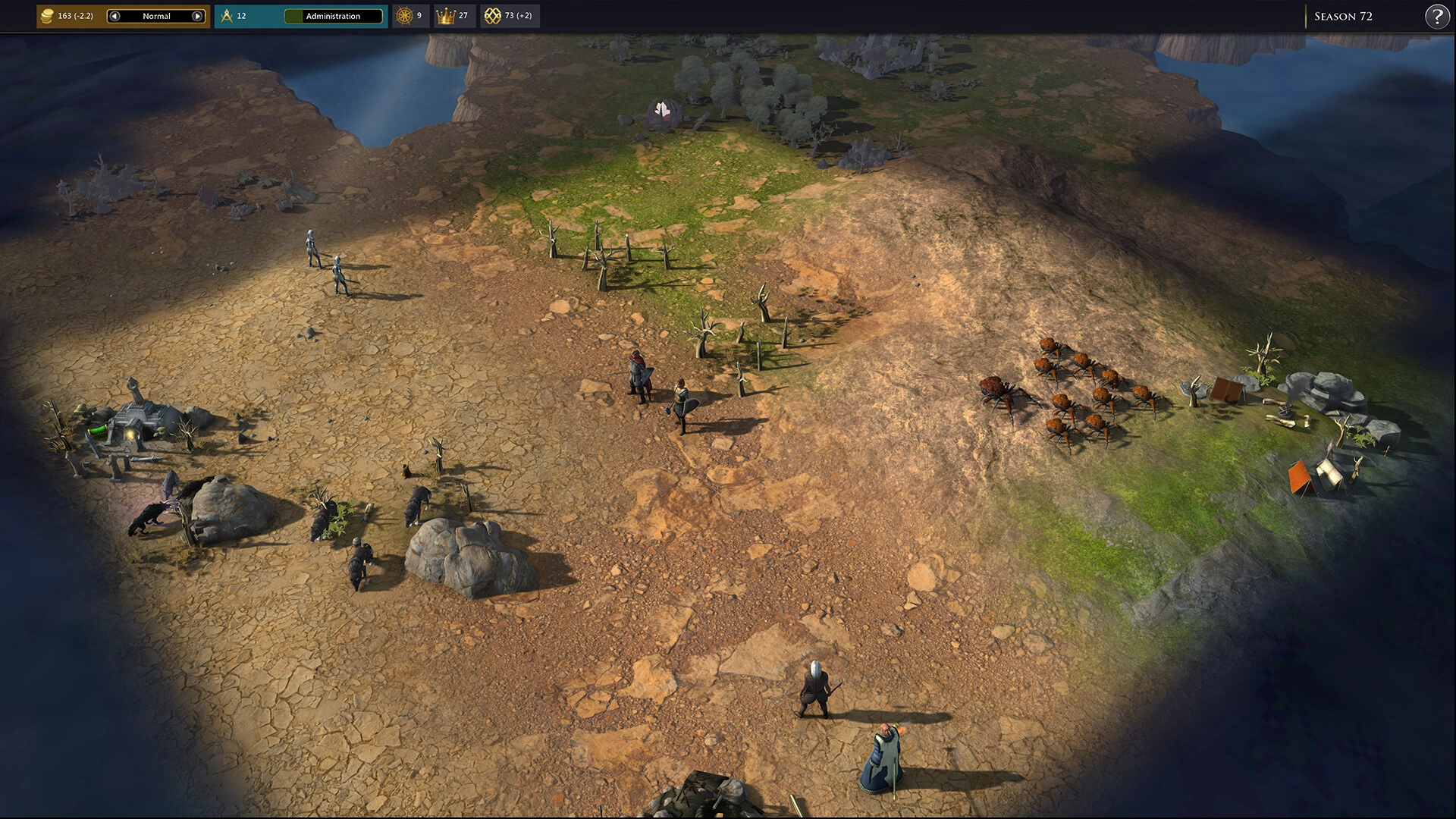The height and width of the screenshot is (819, 1456).
Task: Click the gold coins resource icon
Action: pyautogui.click(x=47, y=15)
